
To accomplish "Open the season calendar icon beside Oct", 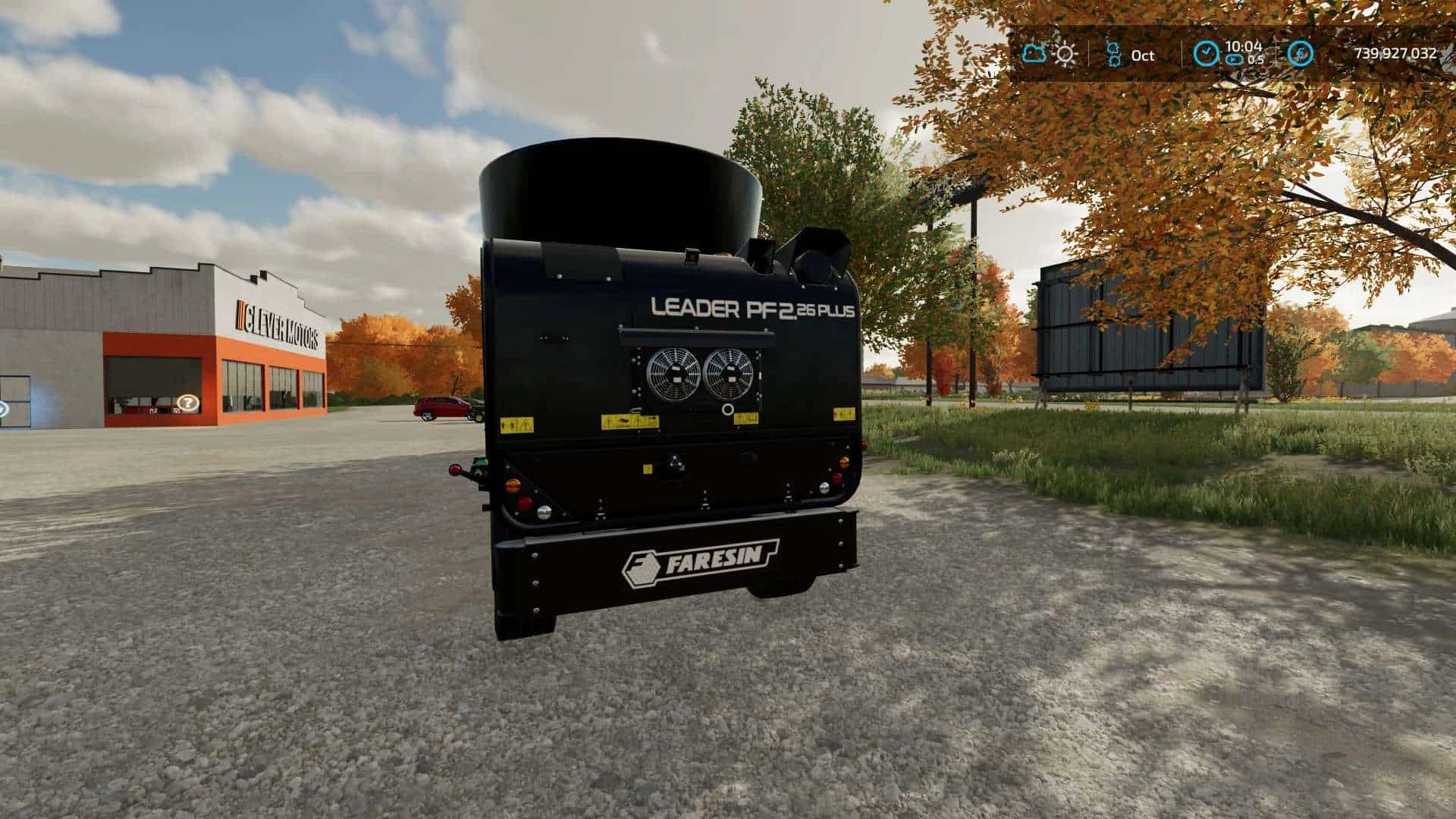I will pos(1113,54).
